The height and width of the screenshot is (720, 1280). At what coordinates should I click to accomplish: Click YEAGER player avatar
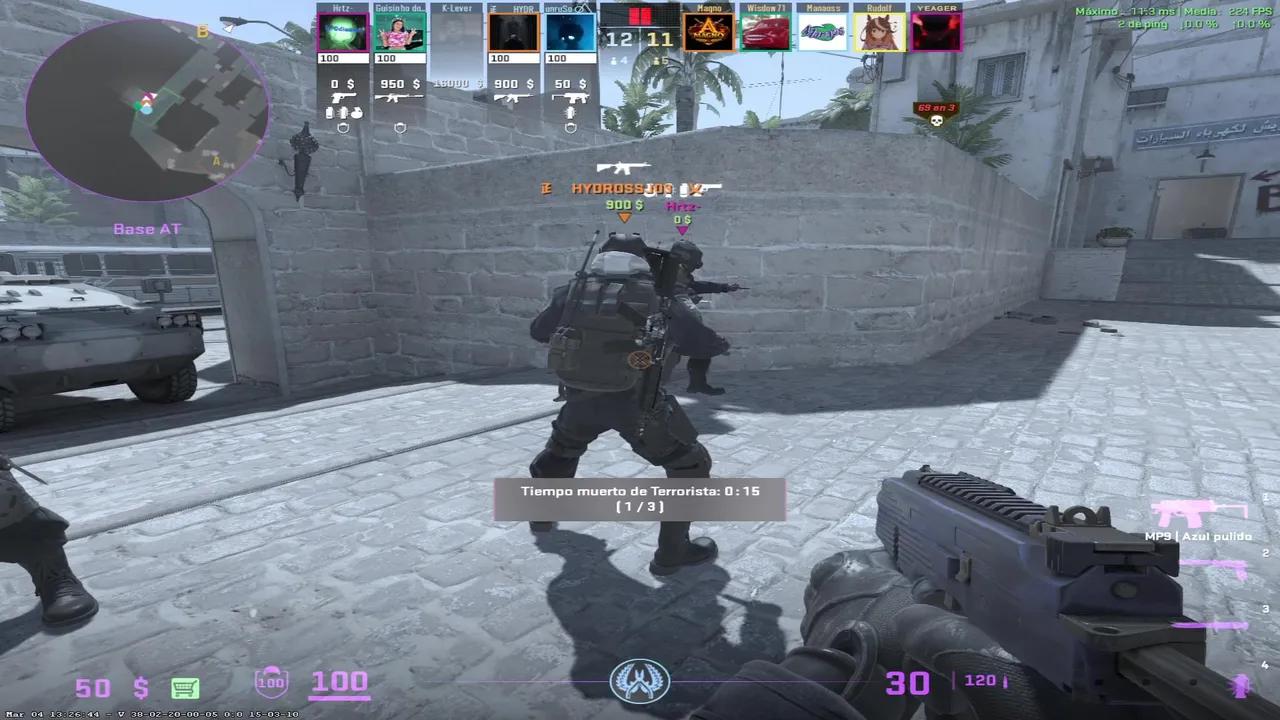point(934,30)
